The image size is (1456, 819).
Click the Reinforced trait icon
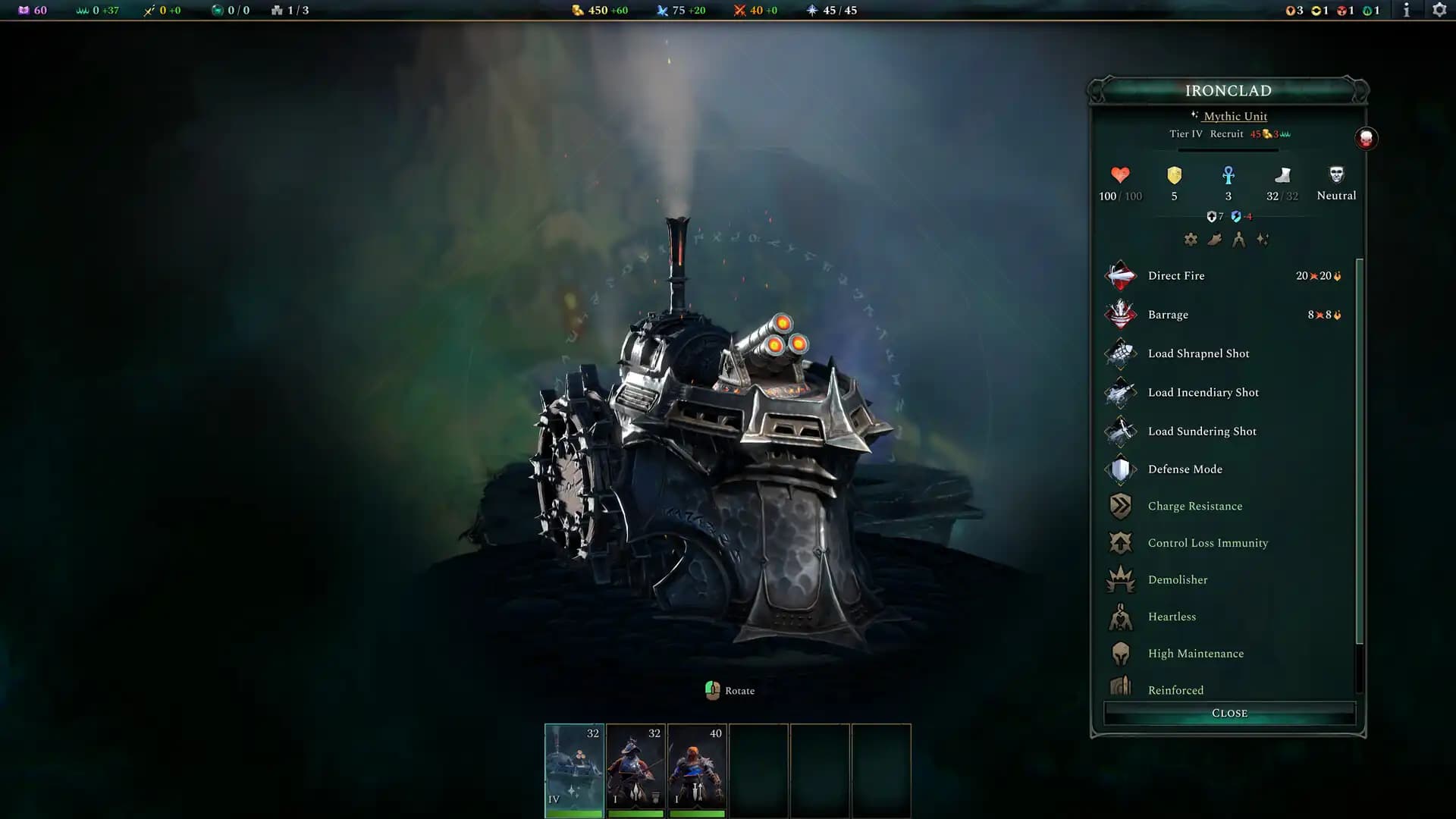1120,689
